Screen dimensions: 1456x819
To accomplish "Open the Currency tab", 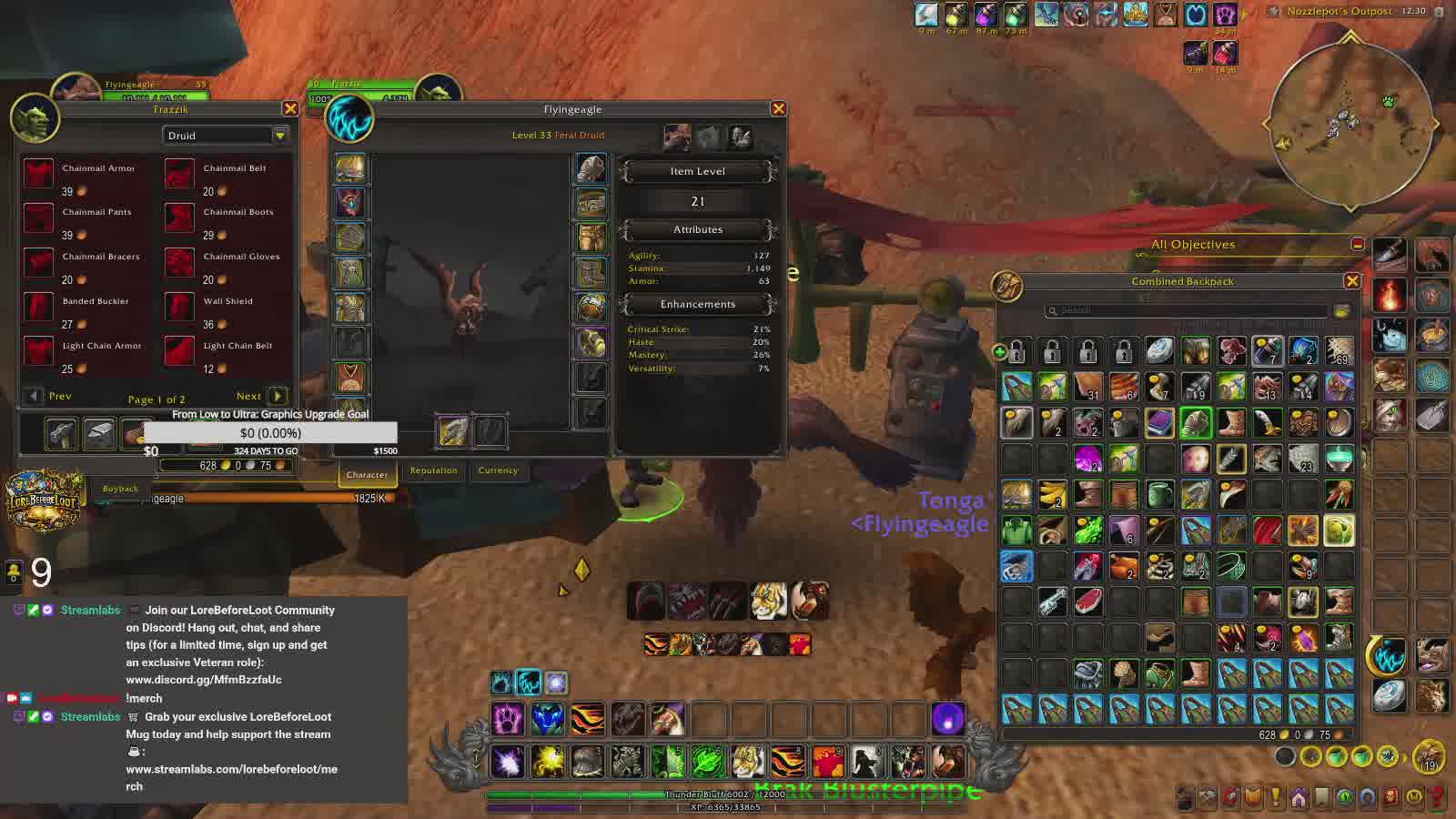I will 498,470.
